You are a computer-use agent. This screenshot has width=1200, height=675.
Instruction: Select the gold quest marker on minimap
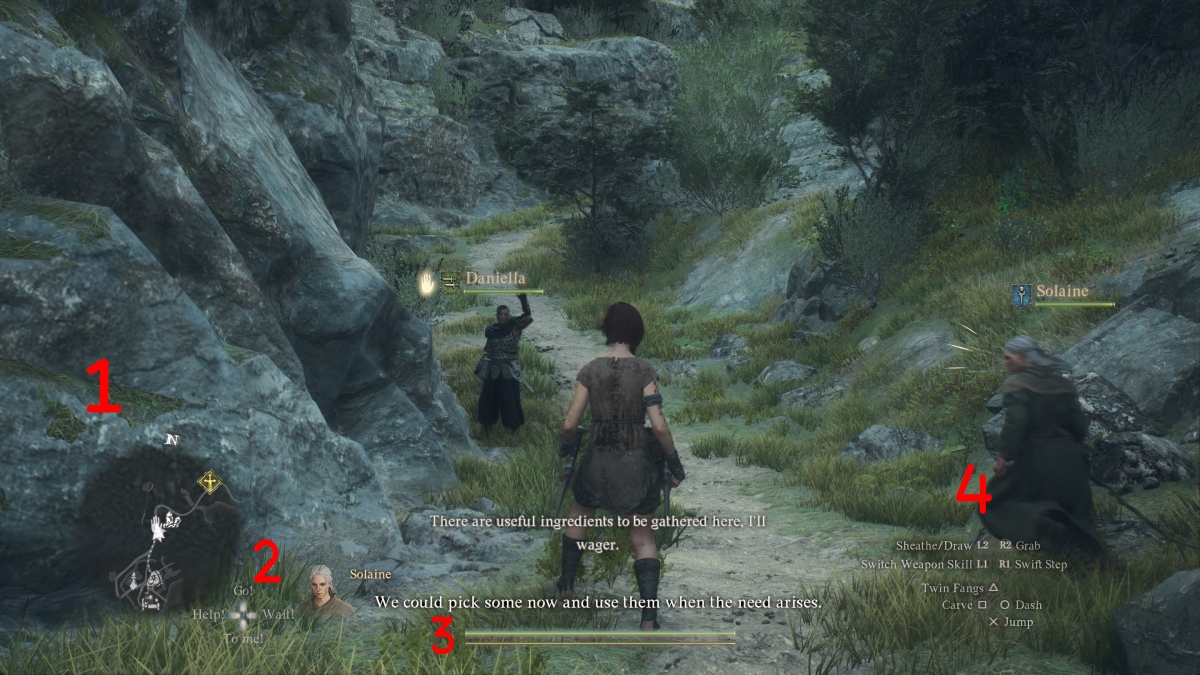click(x=210, y=484)
